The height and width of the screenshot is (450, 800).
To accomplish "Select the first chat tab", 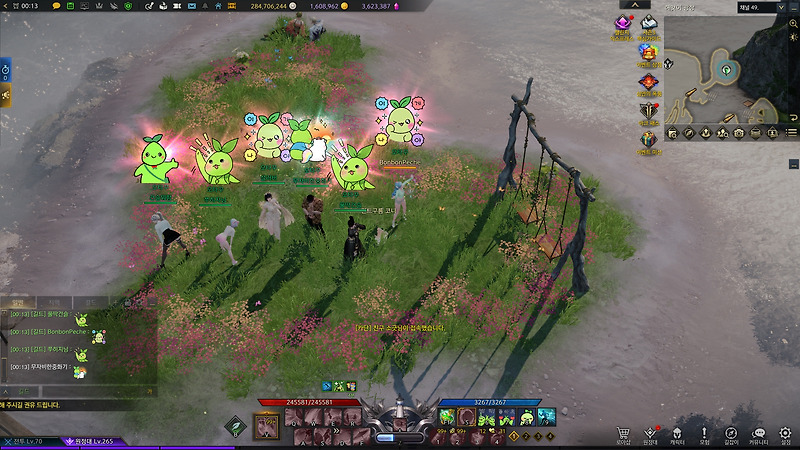I will [x=17, y=301].
